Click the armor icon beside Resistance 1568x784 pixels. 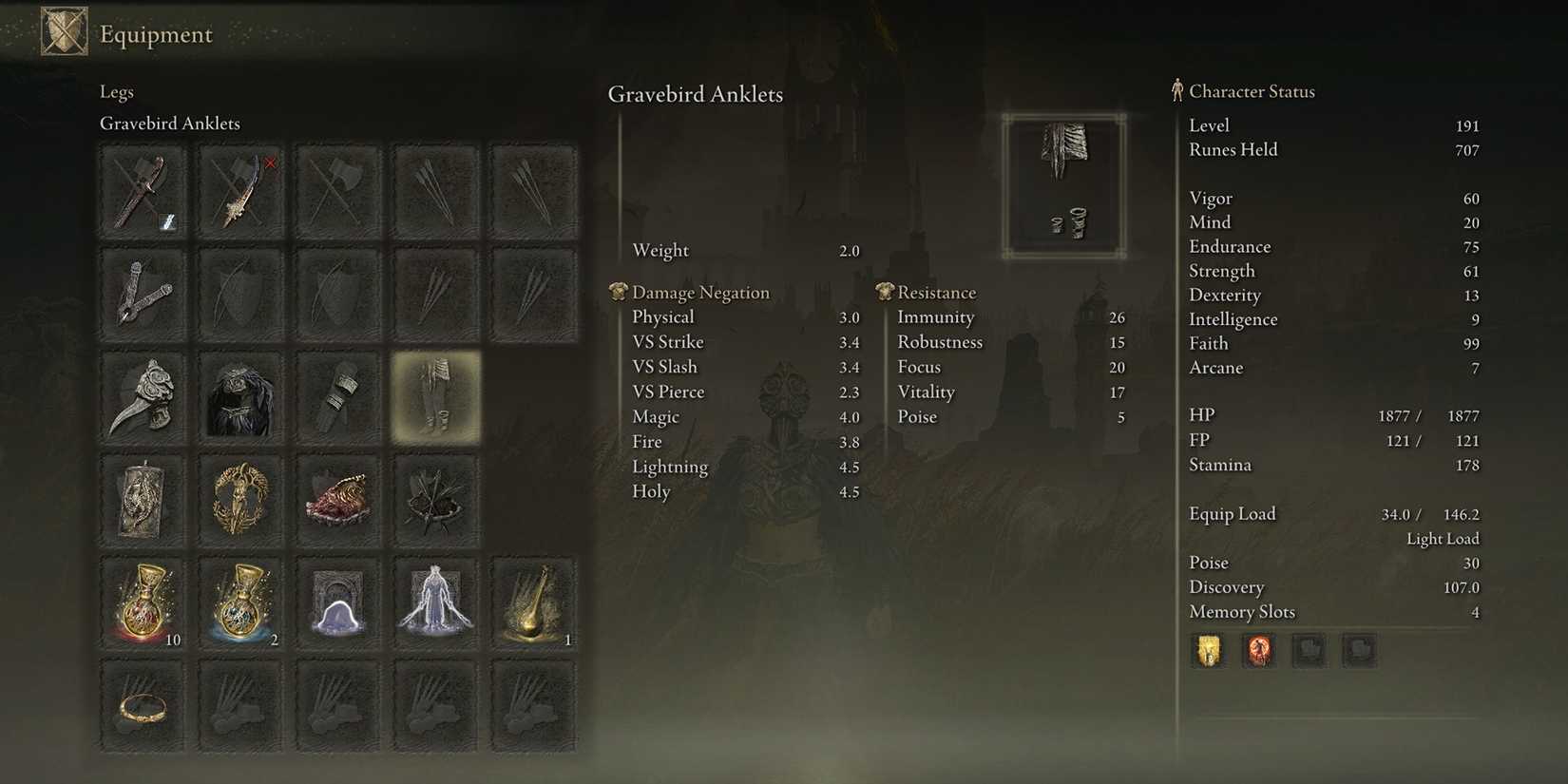coord(887,292)
